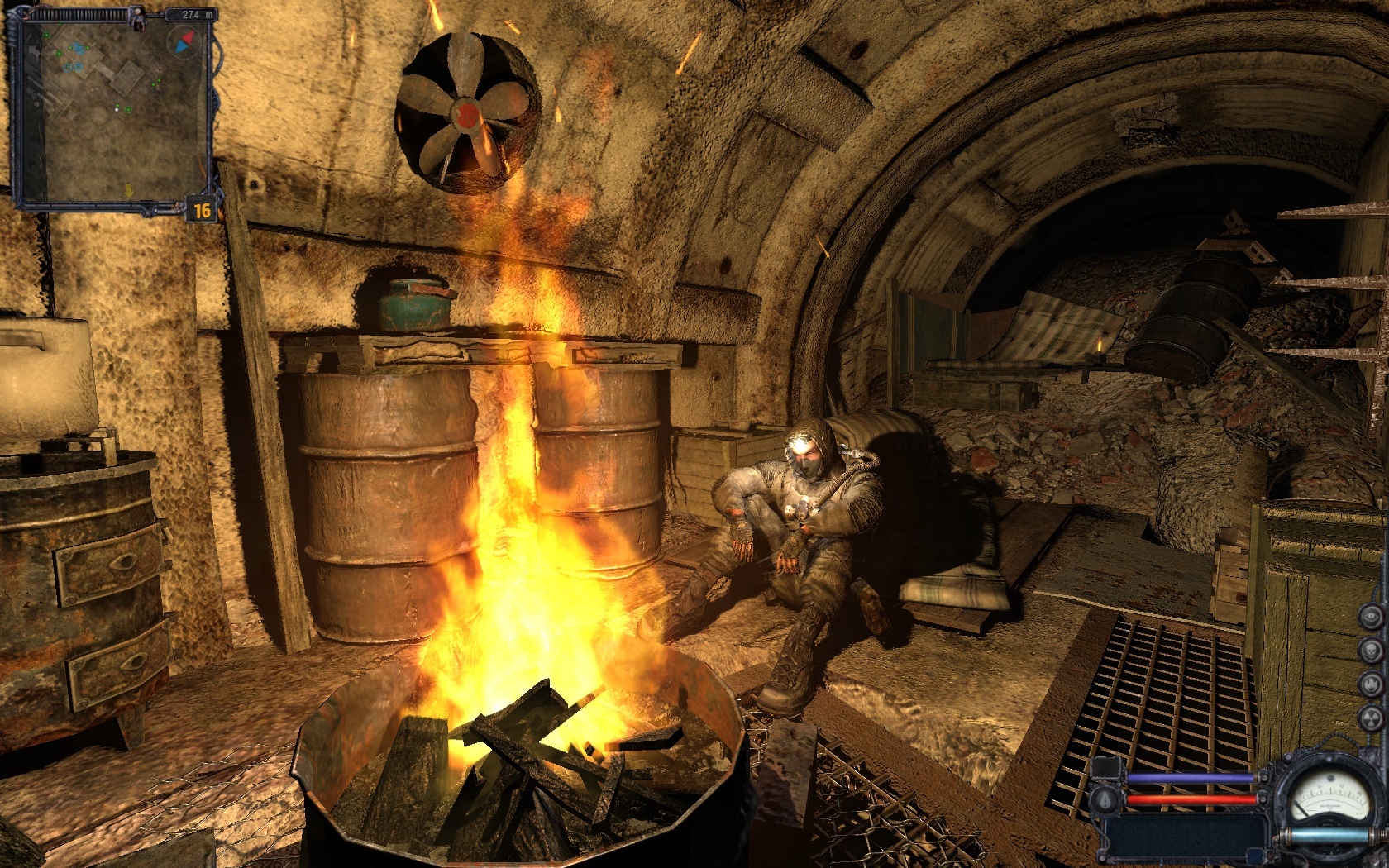Click the minimap in the corner
Screen dimensions: 1389x868
click(x=110, y=110)
